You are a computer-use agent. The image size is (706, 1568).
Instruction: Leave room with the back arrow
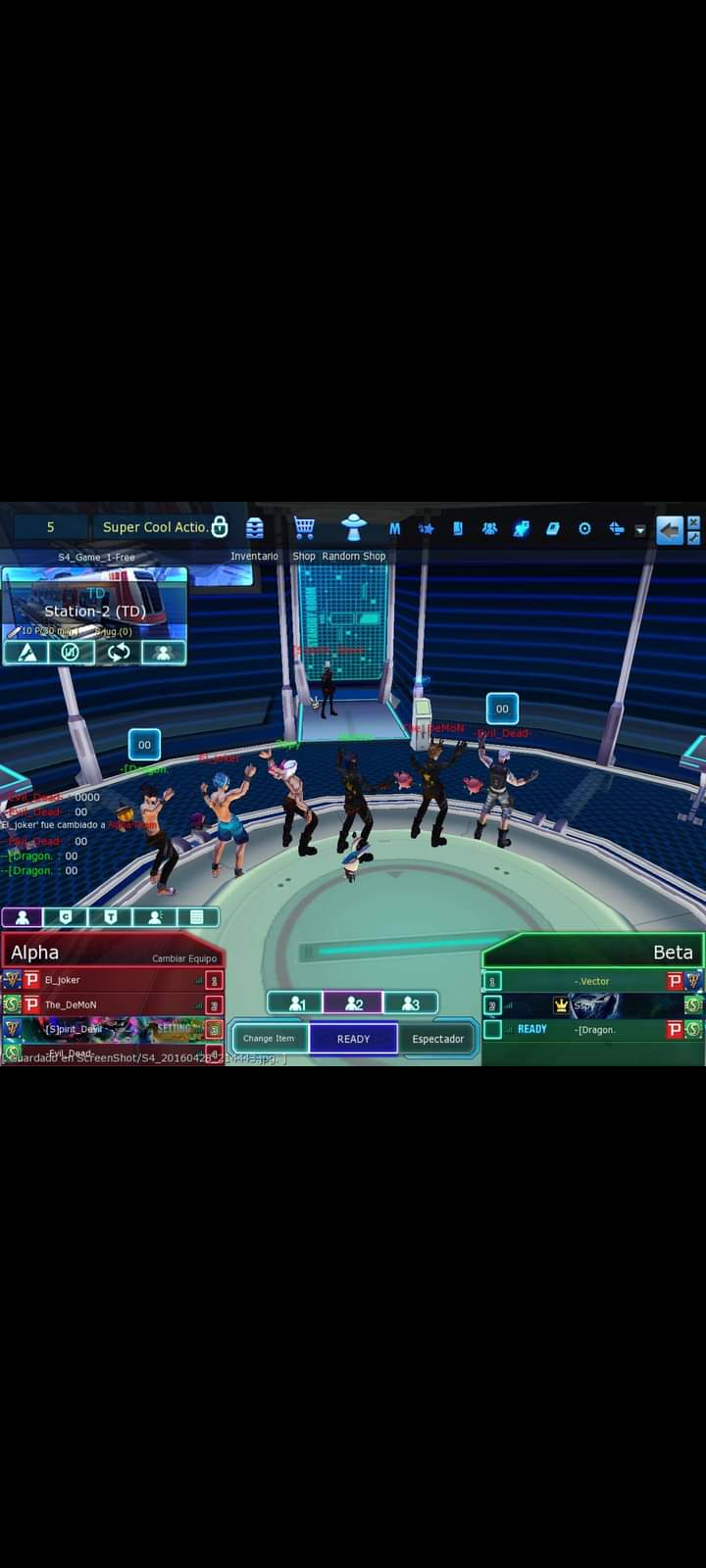669,530
